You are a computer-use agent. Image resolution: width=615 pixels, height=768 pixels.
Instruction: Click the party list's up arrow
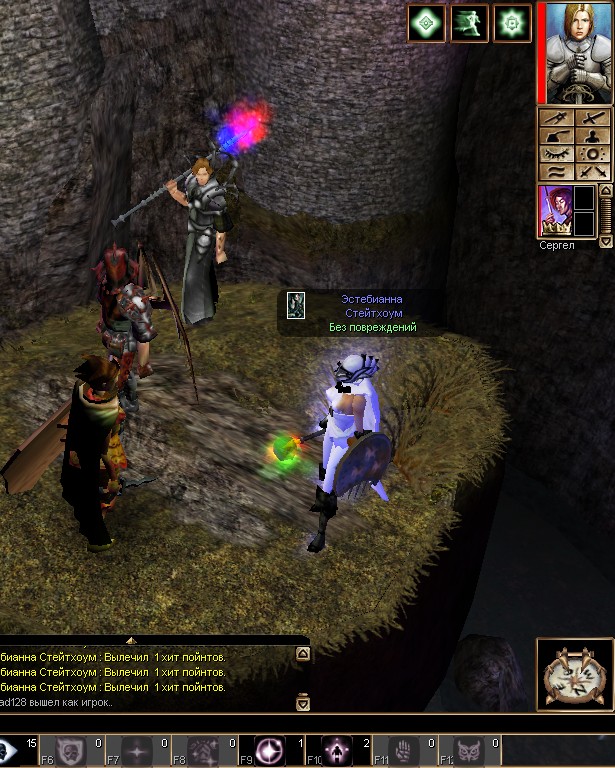point(605,191)
